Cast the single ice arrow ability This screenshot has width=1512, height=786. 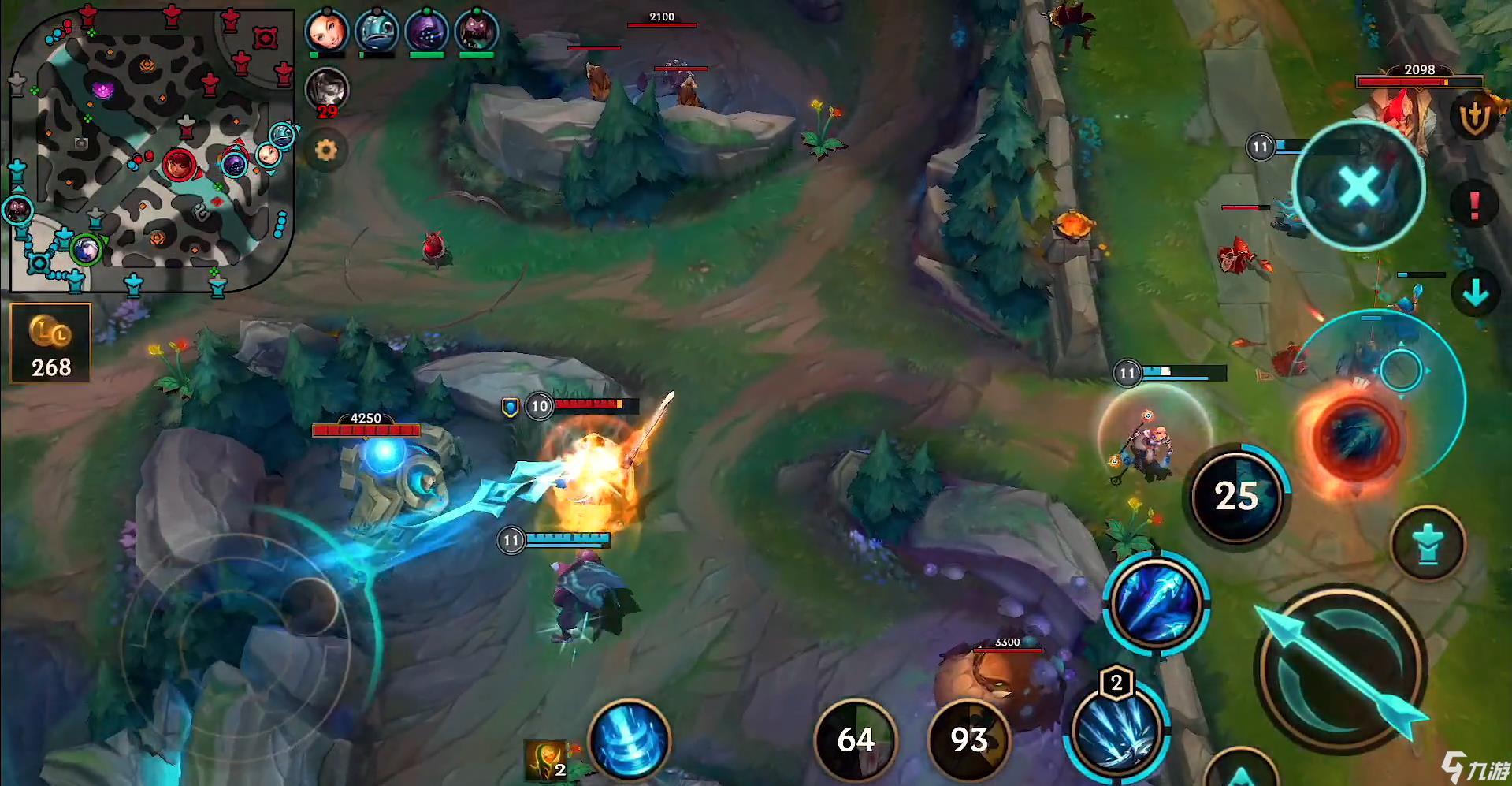coord(1155,604)
